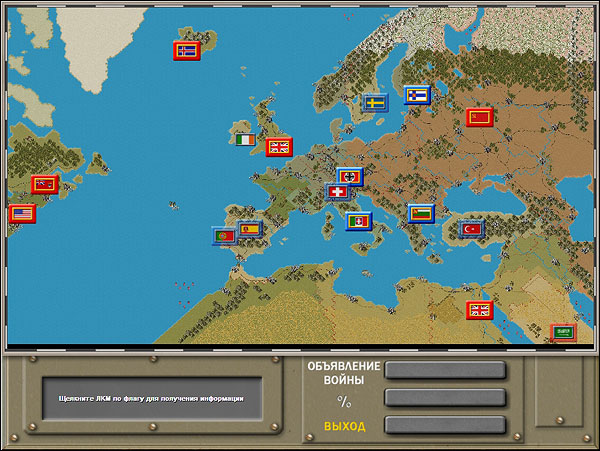
Task: Select the Portugal flag
Action: 224,237
